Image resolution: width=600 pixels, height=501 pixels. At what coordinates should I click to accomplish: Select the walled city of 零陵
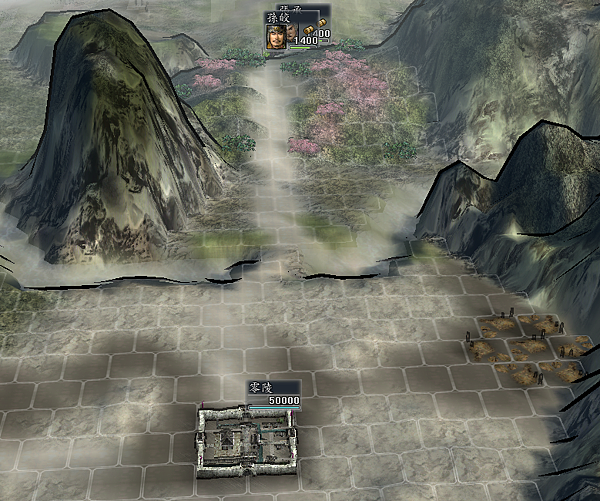(250, 436)
